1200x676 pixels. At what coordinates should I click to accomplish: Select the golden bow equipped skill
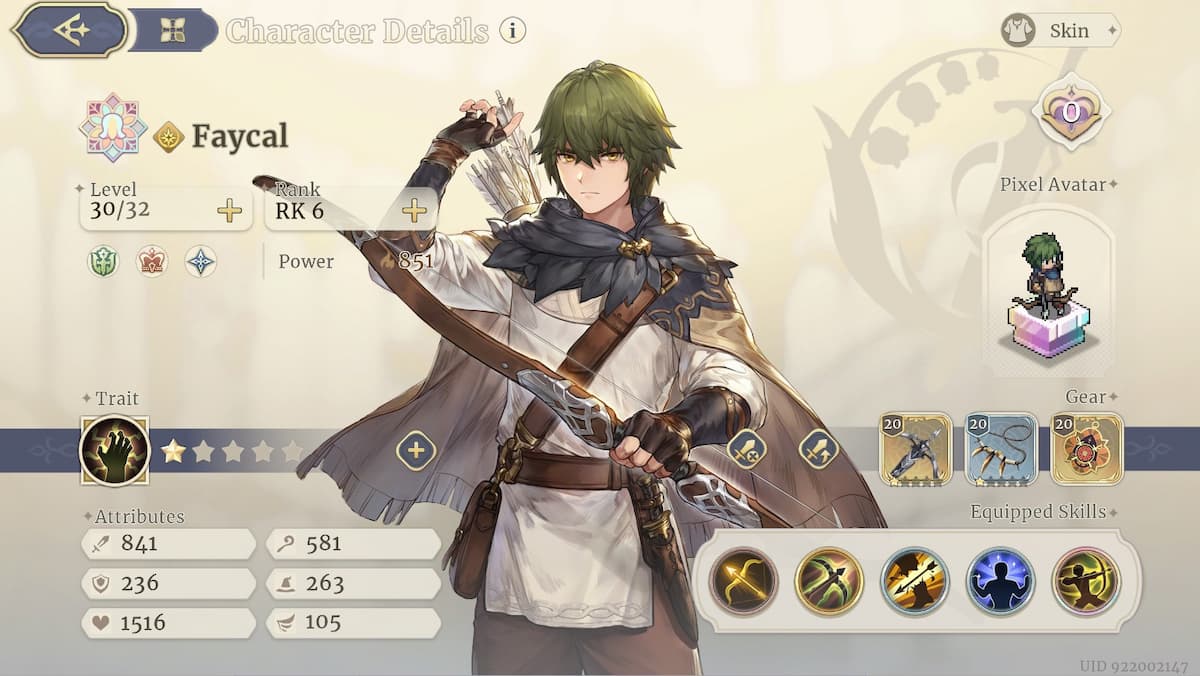744,581
